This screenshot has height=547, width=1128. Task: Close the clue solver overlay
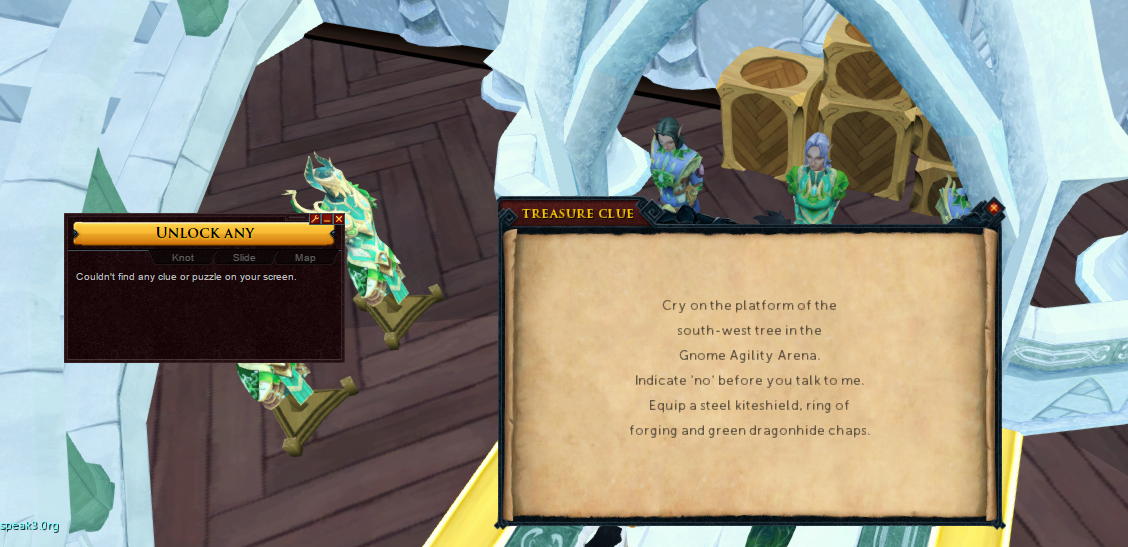(339, 219)
